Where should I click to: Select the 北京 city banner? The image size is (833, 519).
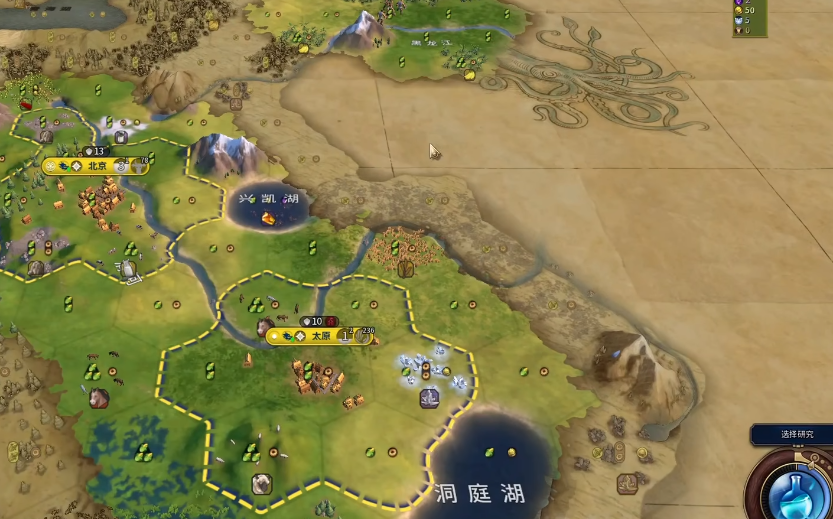point(96,166)
